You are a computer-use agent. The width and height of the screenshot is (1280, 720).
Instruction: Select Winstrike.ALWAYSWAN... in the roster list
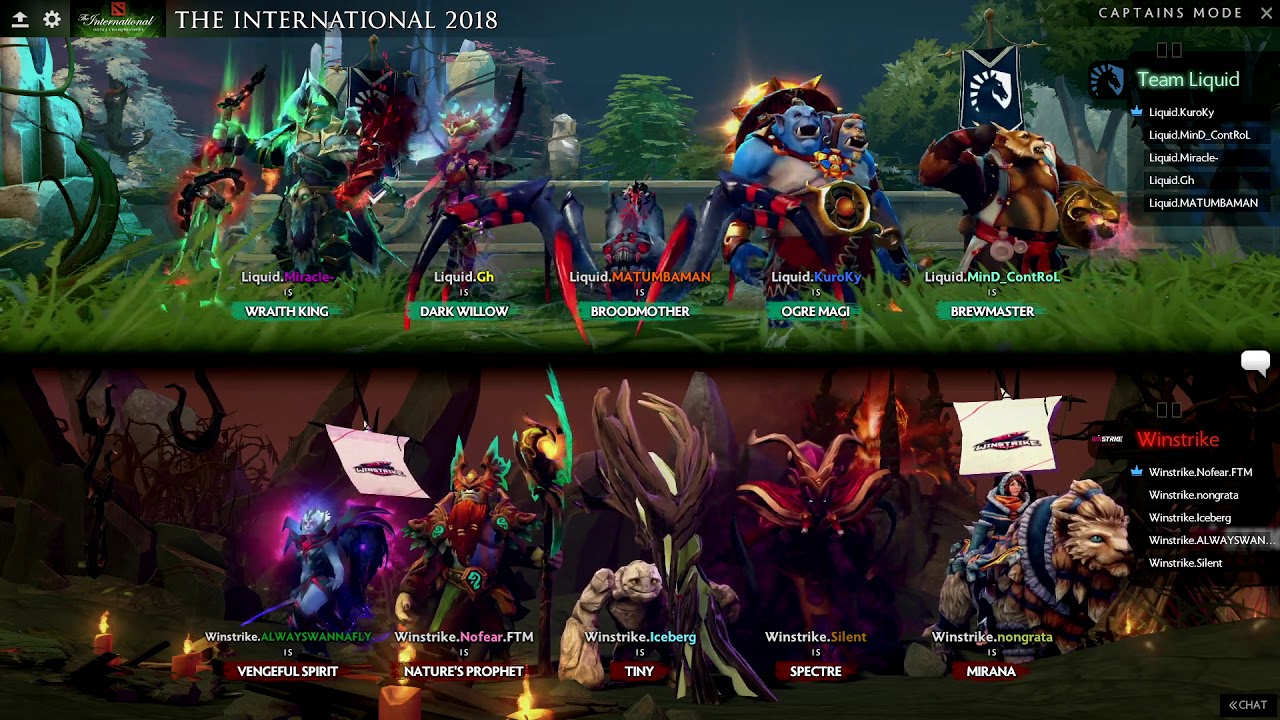click(x=1210, y=540)
